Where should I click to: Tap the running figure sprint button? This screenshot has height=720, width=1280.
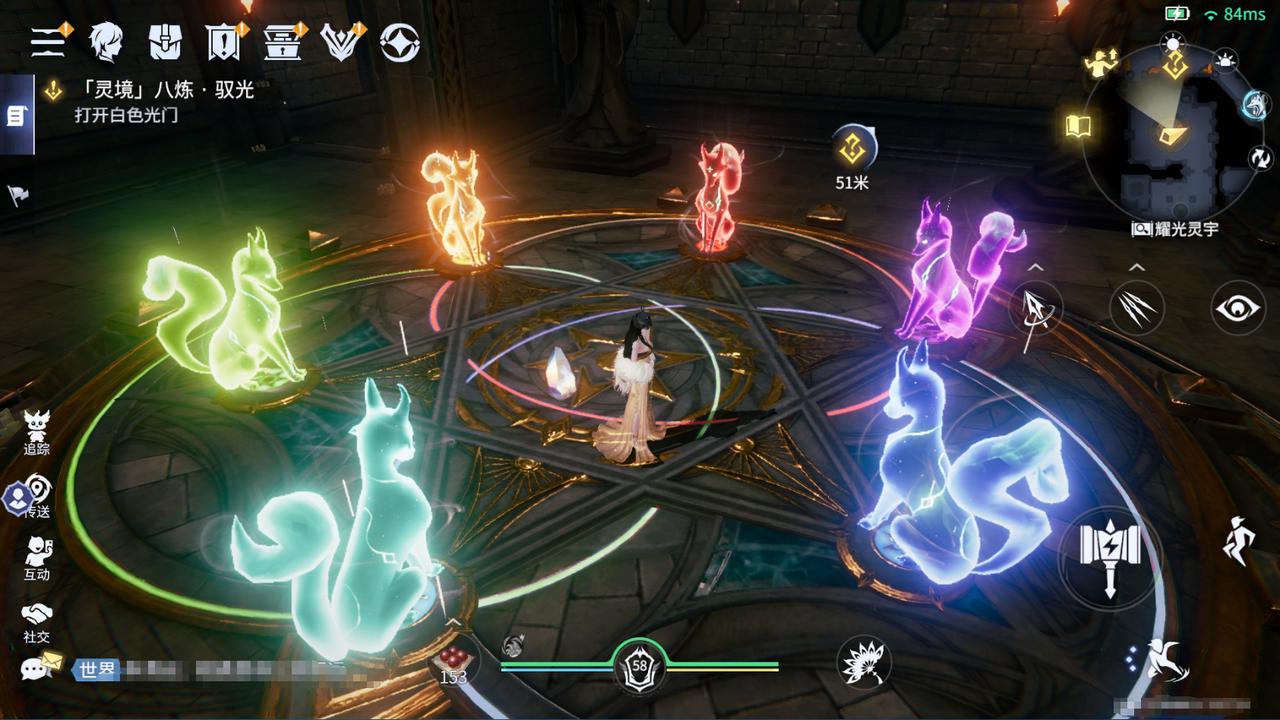(1239, 541)
